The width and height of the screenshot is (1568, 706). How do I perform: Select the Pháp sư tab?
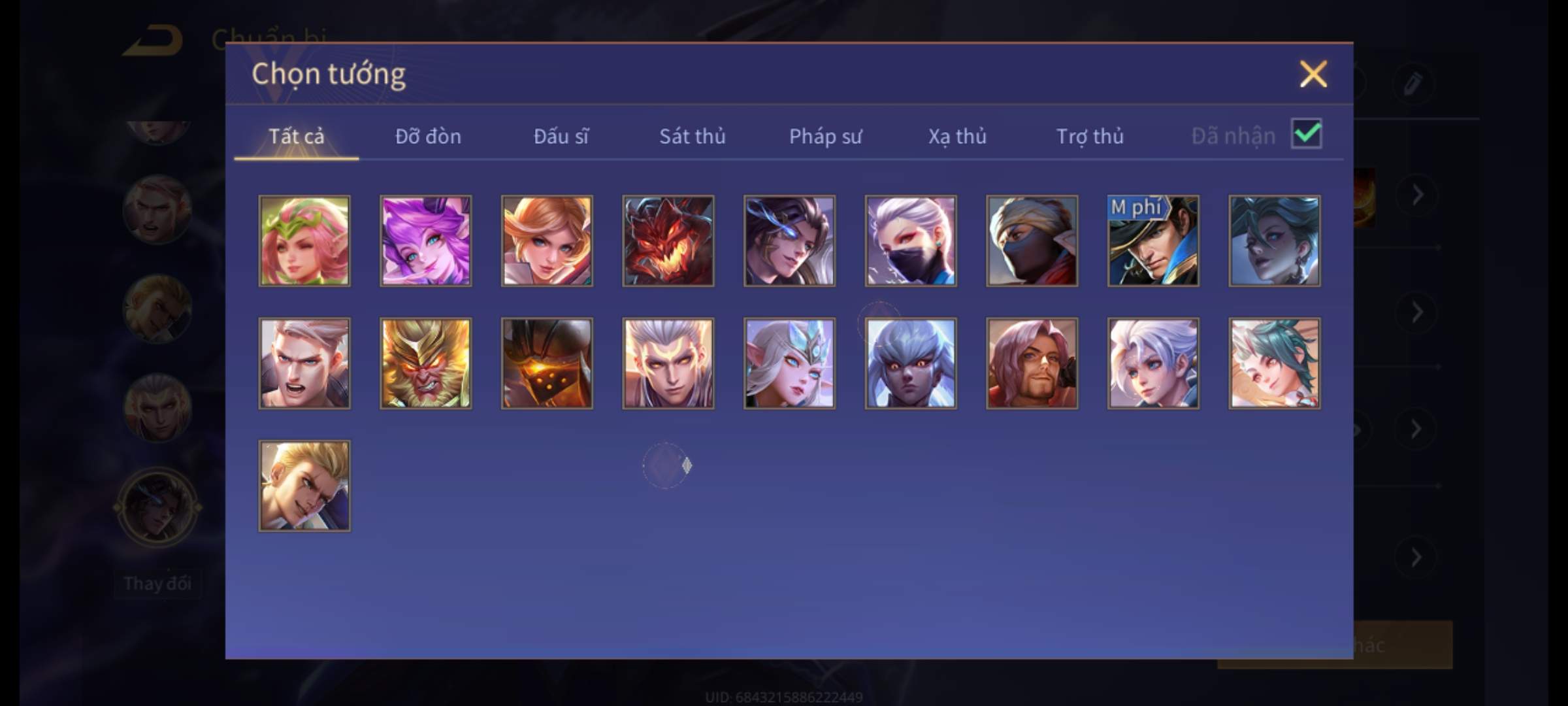point(825,136)
